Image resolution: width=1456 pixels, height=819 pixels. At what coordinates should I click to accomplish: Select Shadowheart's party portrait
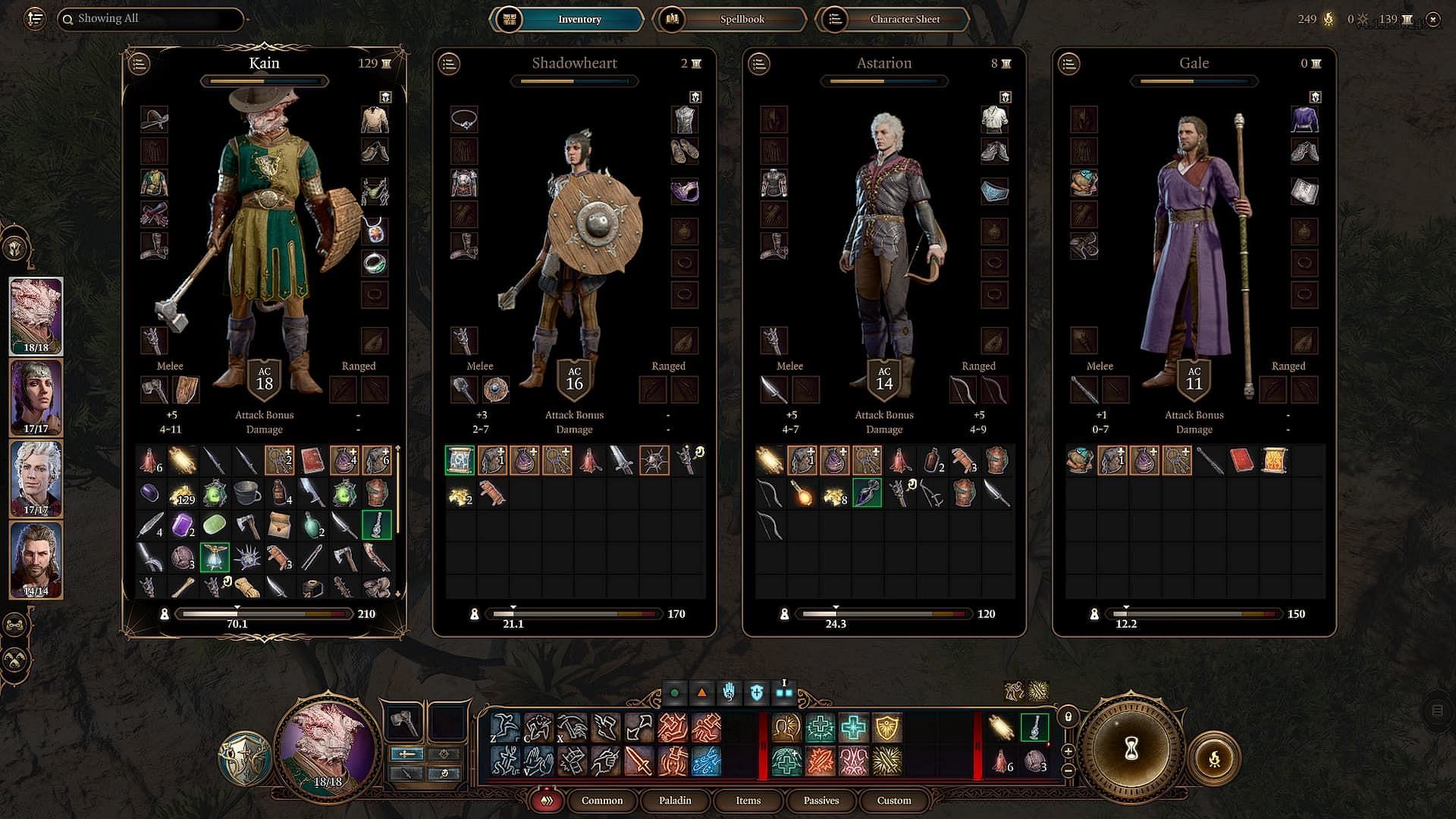(36, 397)
